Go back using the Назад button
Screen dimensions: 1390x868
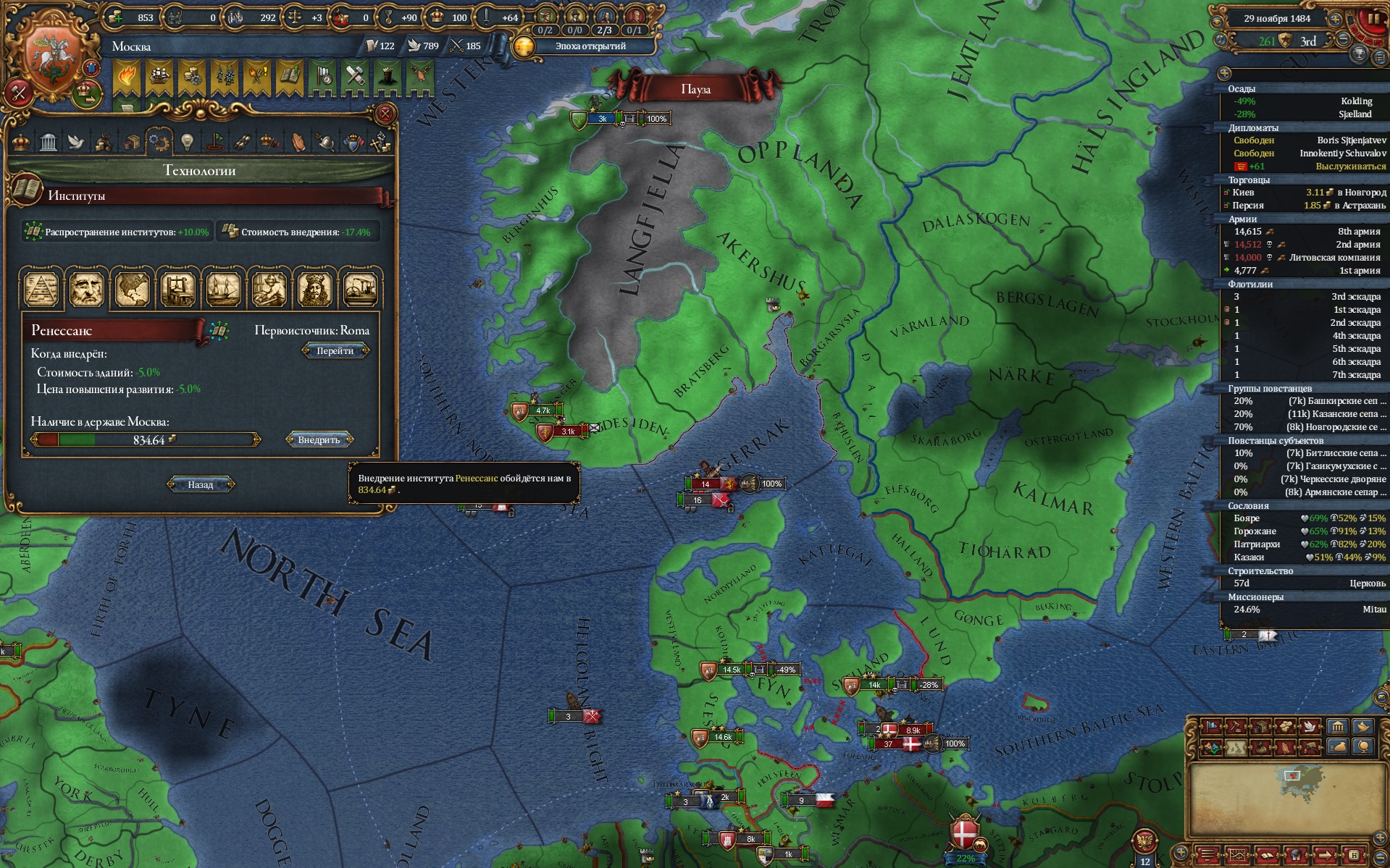(x=201, y=484)
